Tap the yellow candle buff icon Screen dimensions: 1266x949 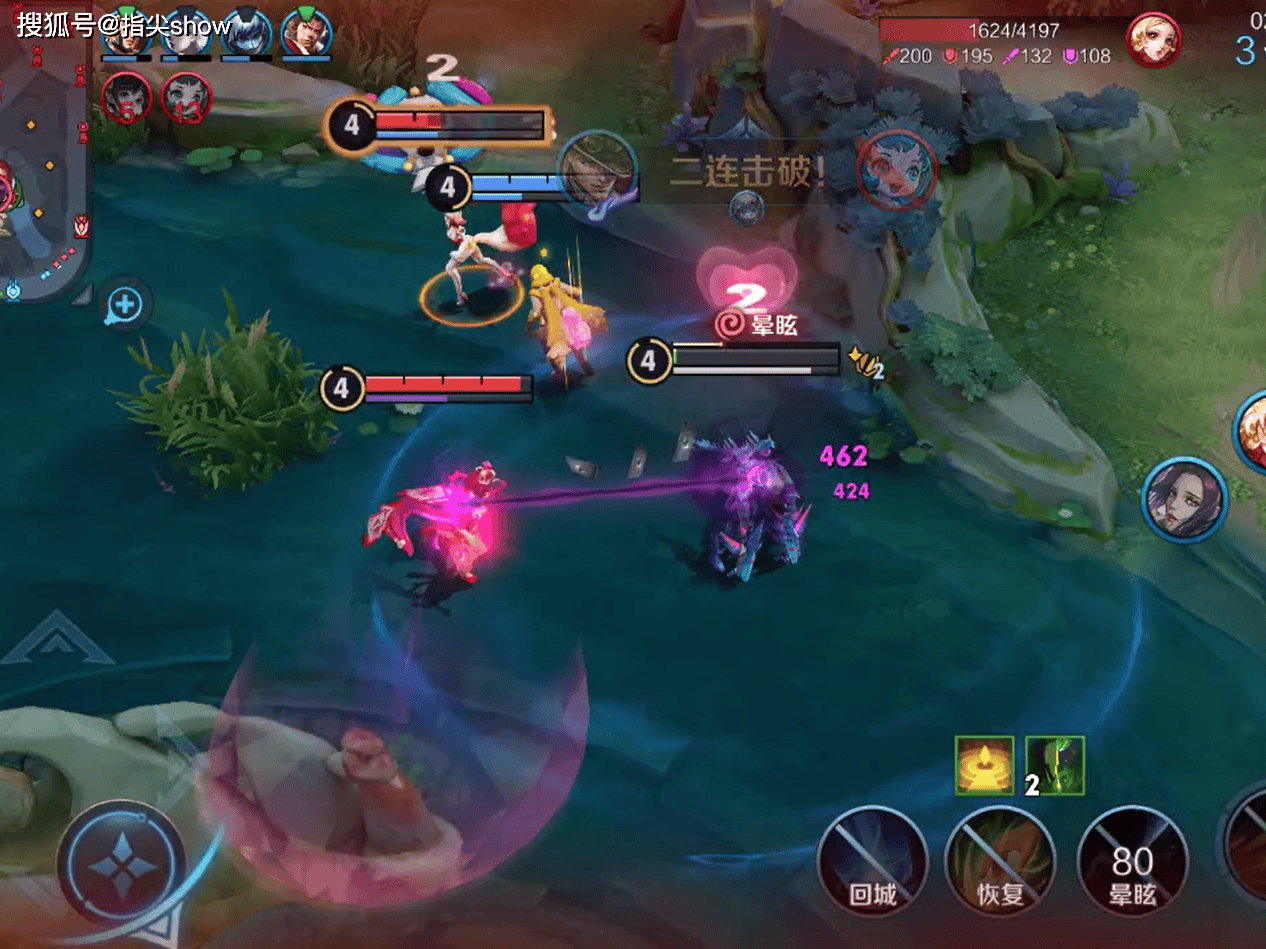tap(984, 765)
